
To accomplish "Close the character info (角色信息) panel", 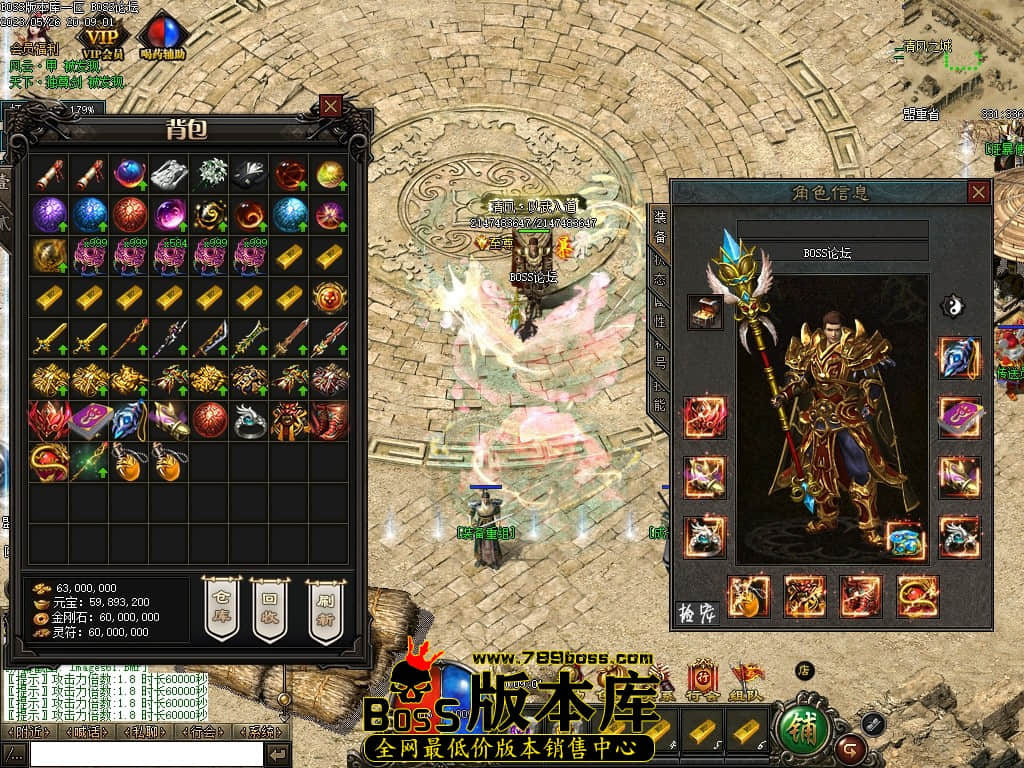I will (x=978, y=192).
